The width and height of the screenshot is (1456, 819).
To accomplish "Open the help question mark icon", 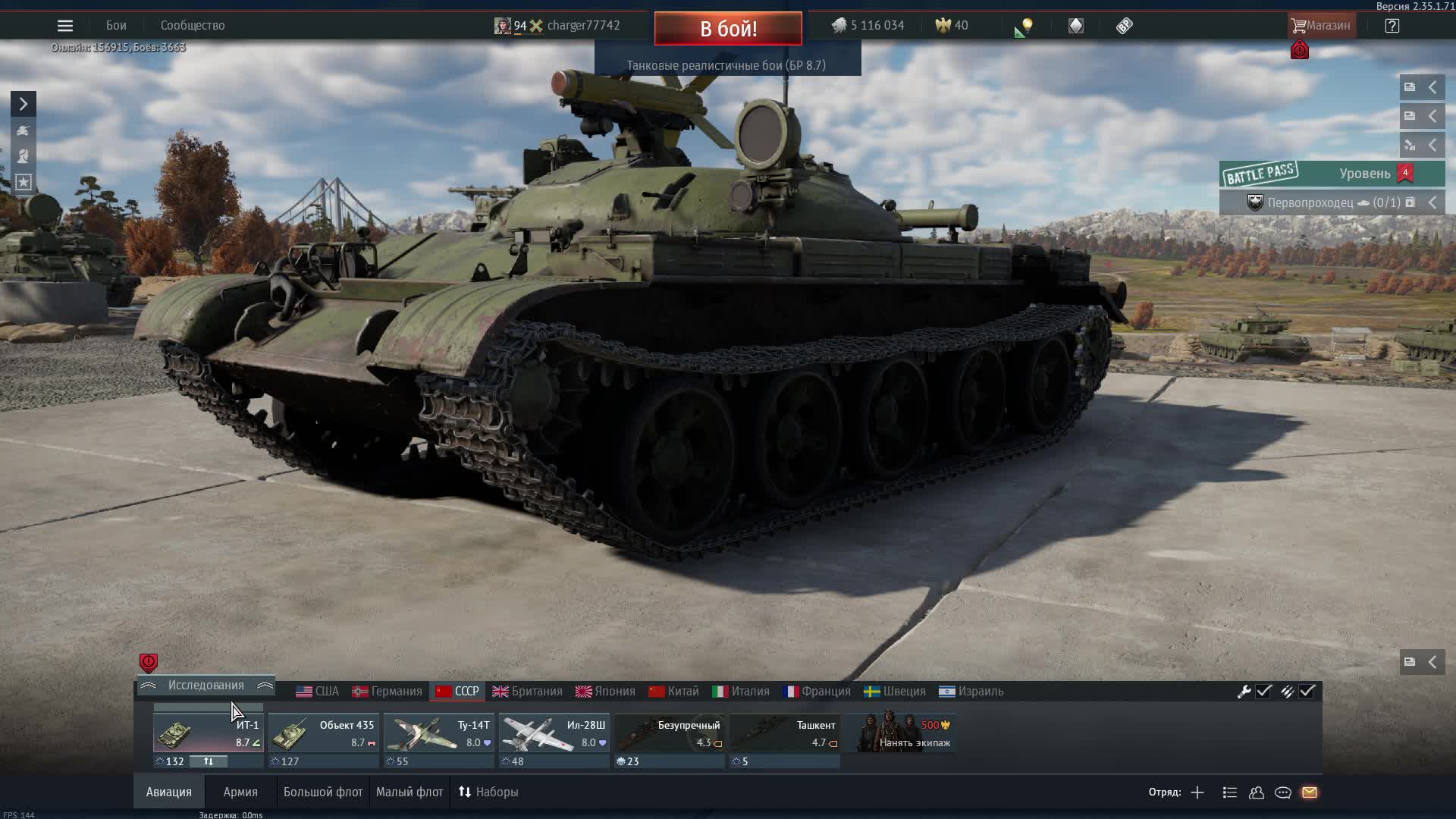I will click(x=1393, y=25).
